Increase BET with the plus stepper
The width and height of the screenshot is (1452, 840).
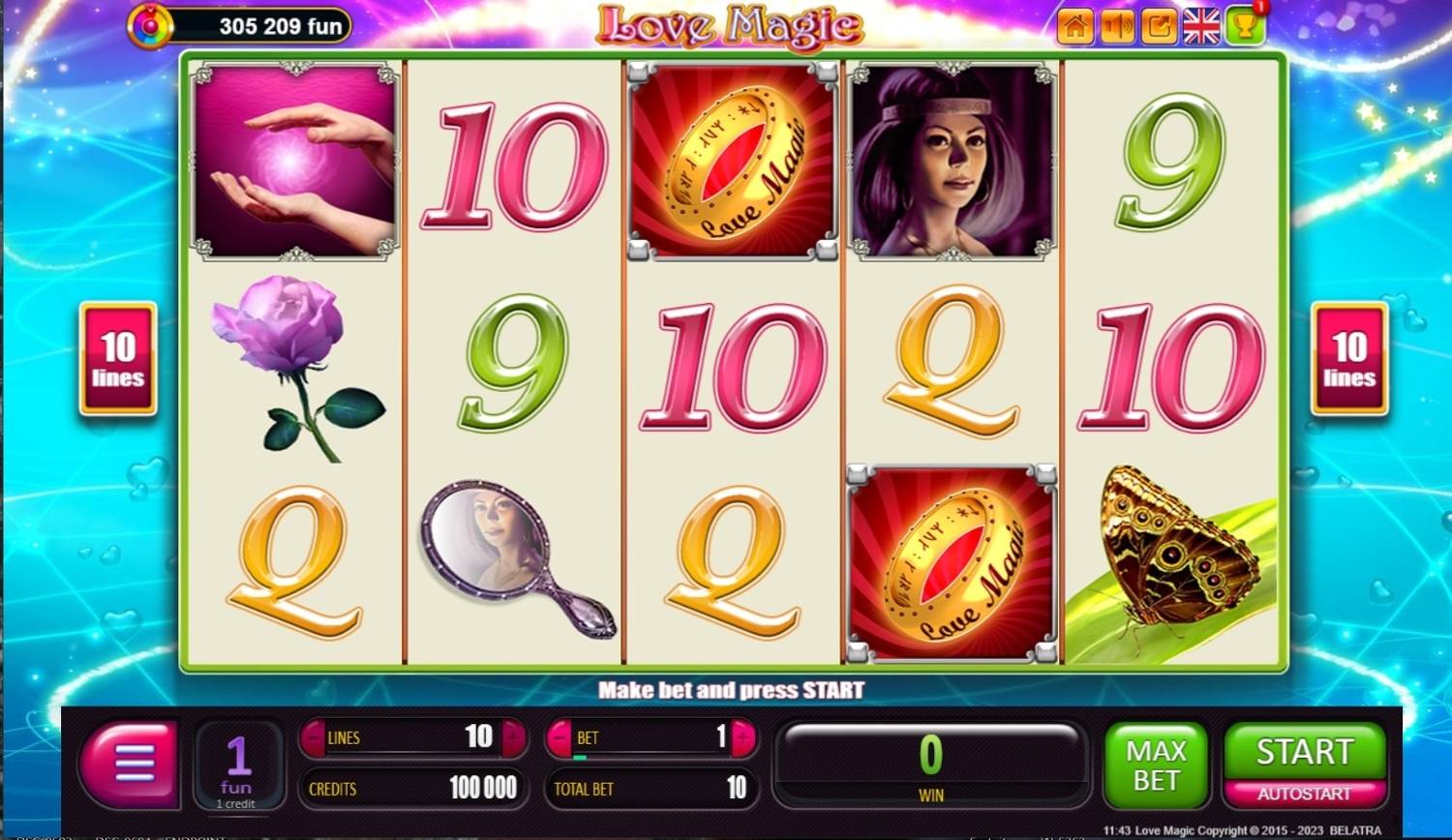[740, 737]
